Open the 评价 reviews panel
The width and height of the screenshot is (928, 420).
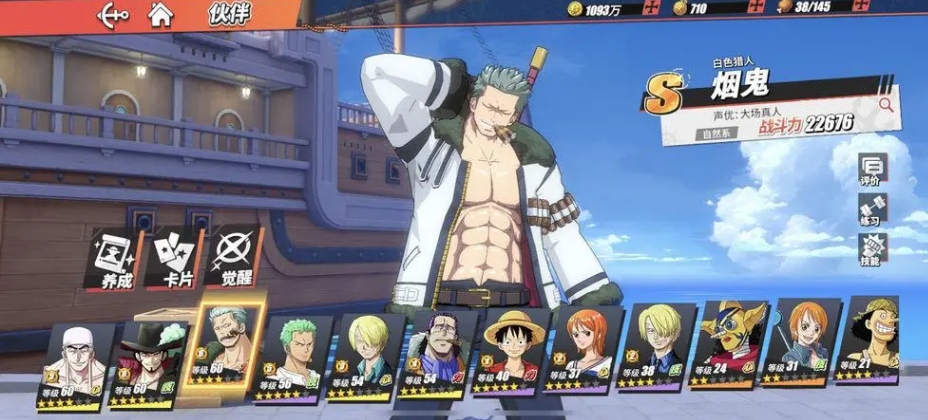[x=870, y=170]
